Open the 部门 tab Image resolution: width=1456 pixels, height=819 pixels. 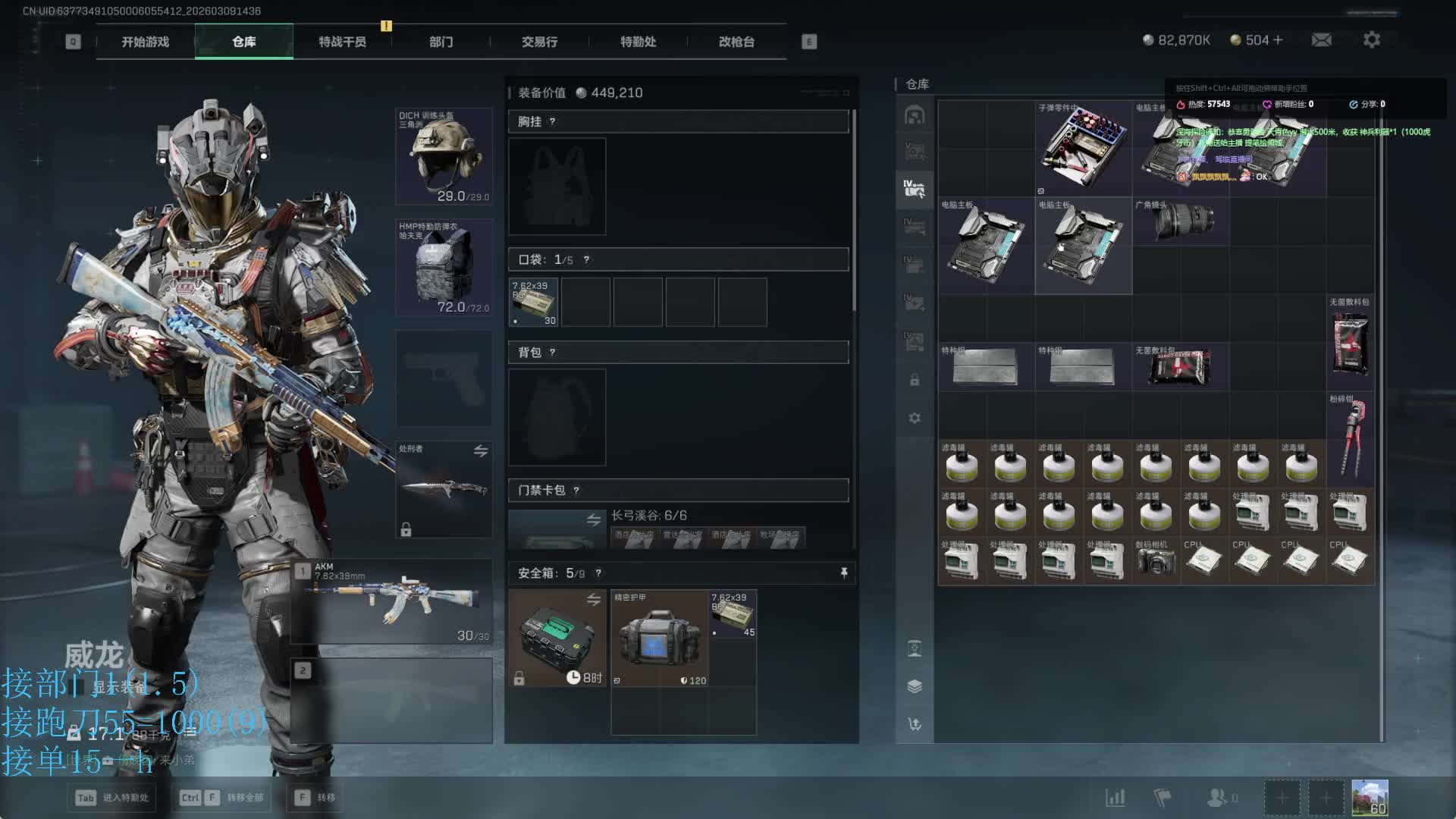pyautogui.click(x=441, y=42)
